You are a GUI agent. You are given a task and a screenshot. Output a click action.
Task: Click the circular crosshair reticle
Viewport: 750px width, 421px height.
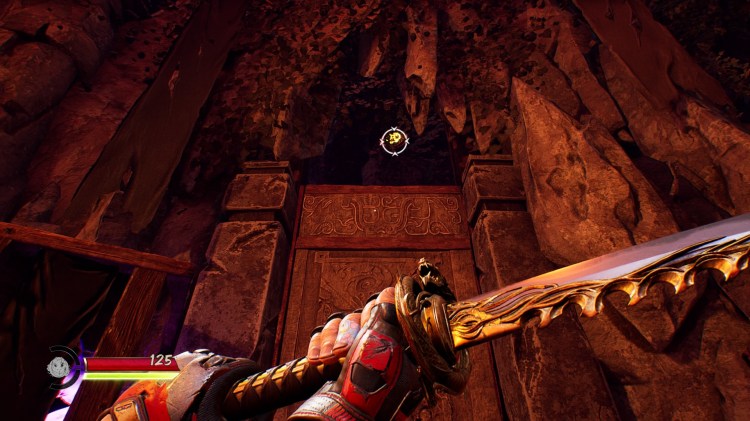click(x=395, y=141)
